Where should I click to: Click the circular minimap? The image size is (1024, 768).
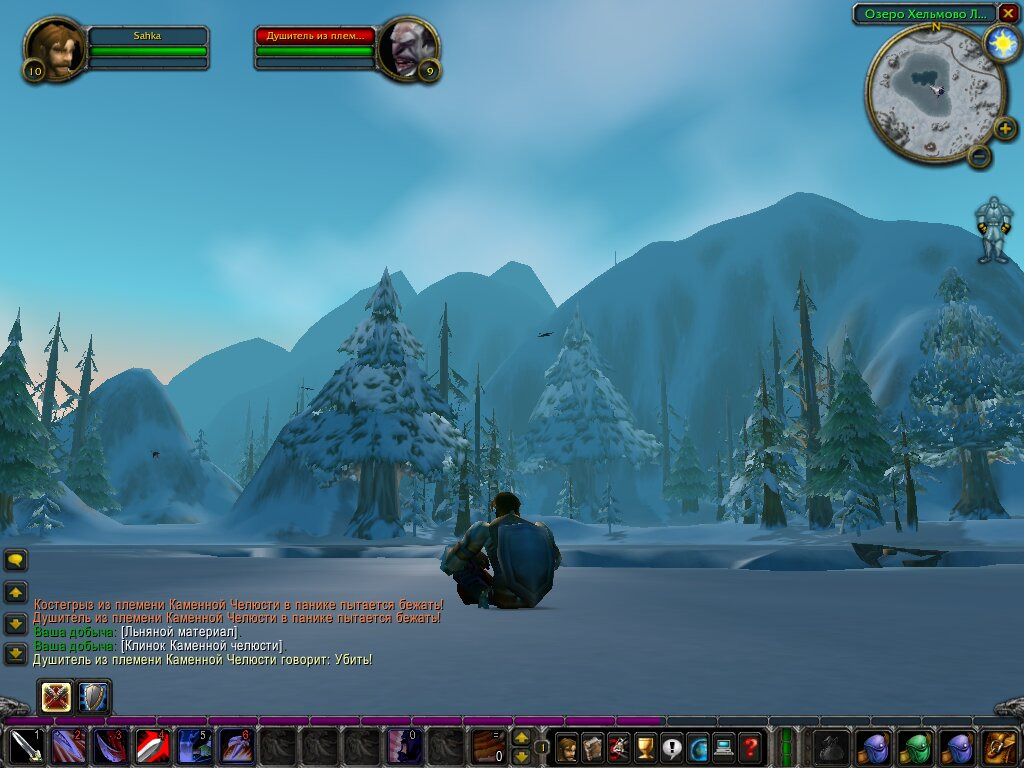pyautogui.click(x=935, y=93)
